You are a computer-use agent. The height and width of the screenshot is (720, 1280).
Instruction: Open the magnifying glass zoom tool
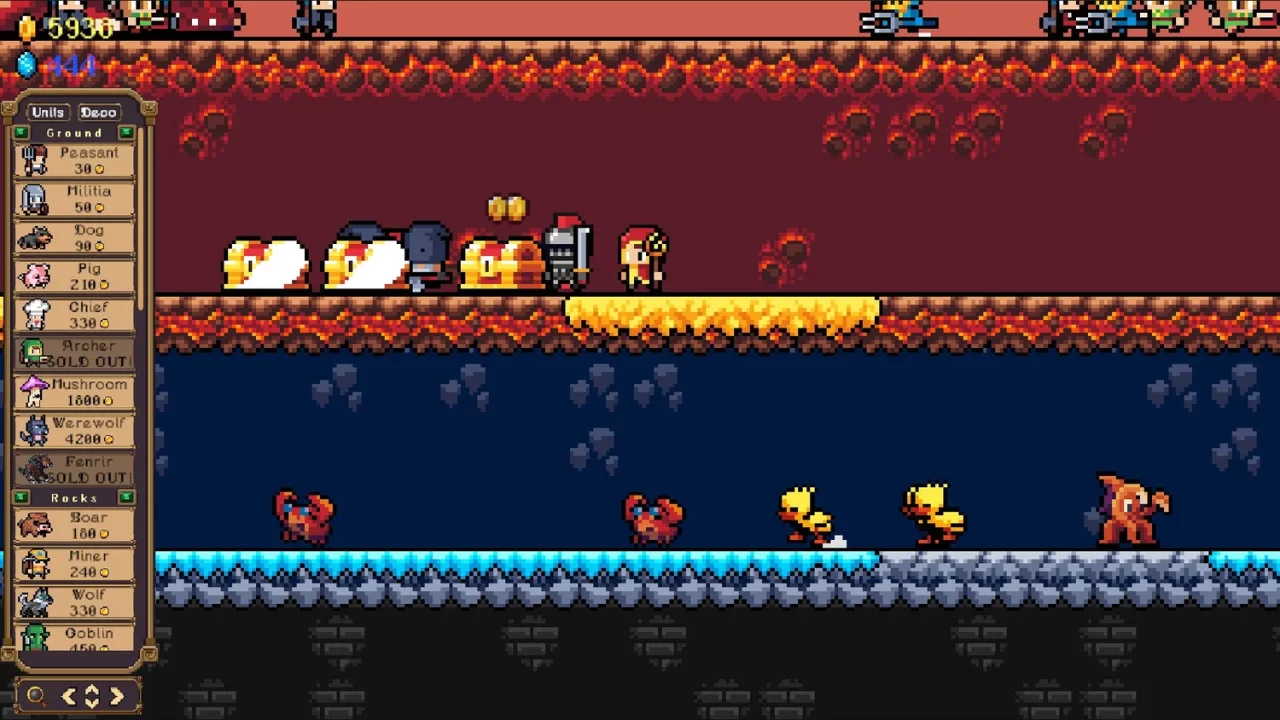tap(34, 696)
